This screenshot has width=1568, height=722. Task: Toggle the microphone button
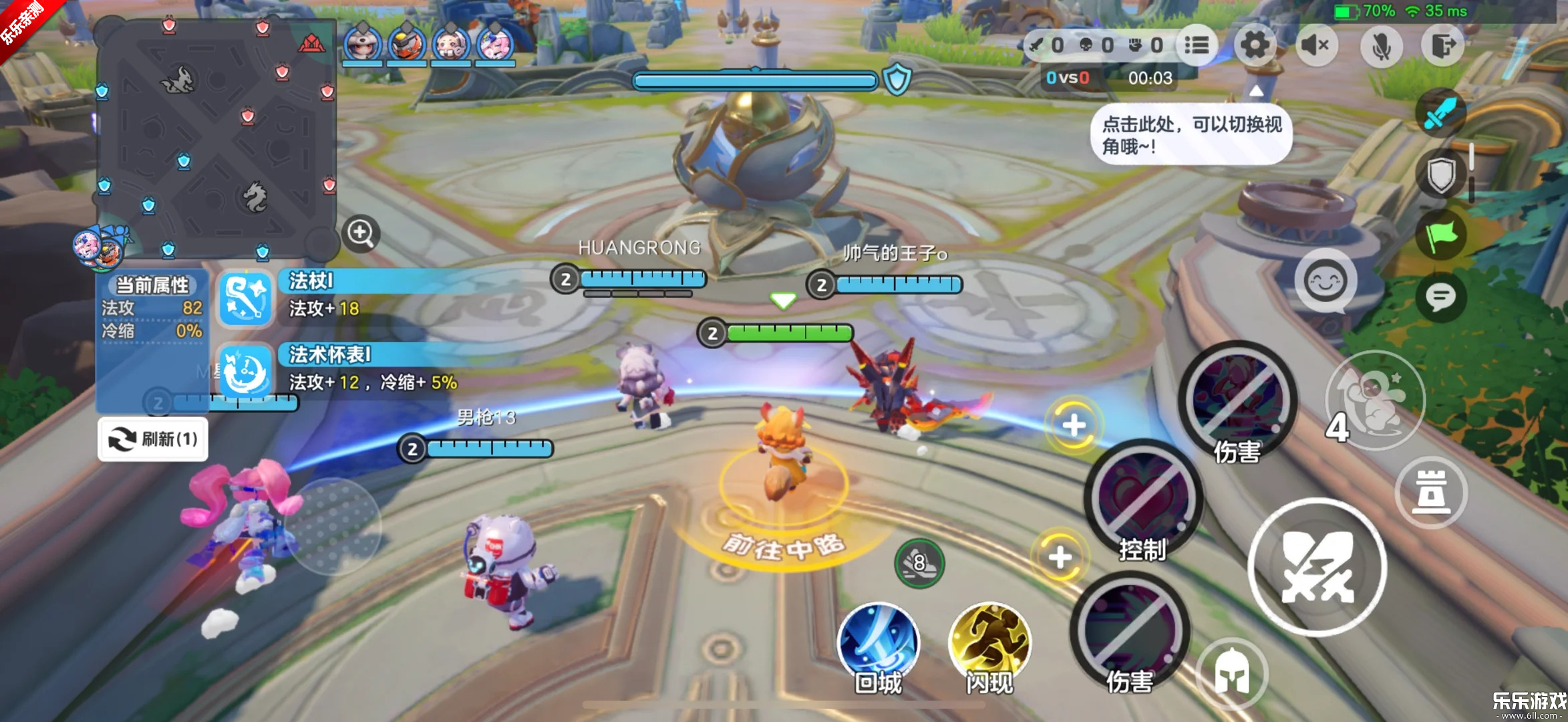click(x=1380, y=45)
